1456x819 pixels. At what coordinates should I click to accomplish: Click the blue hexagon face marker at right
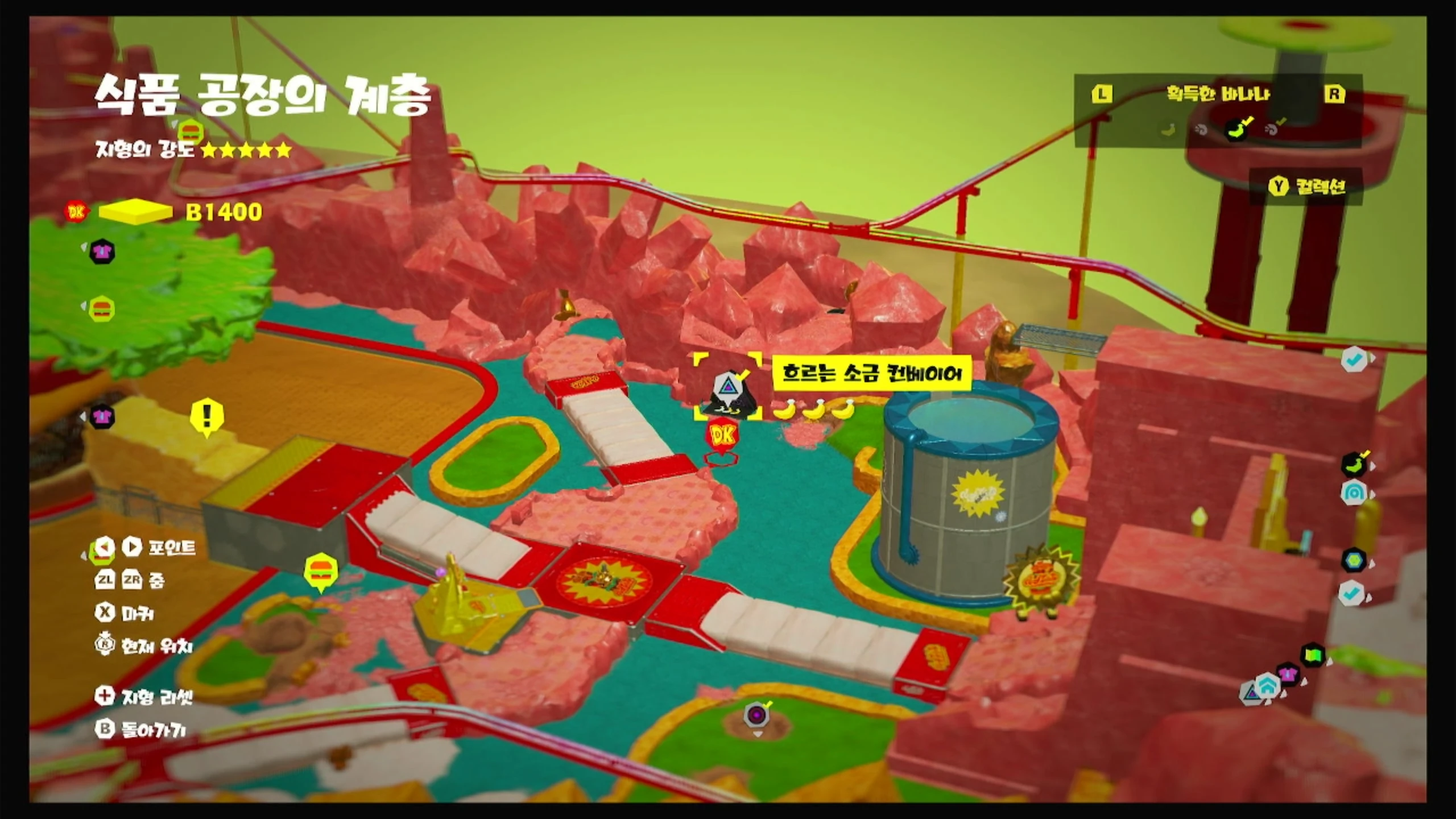pyautogui.click(x=1354, y=560)
